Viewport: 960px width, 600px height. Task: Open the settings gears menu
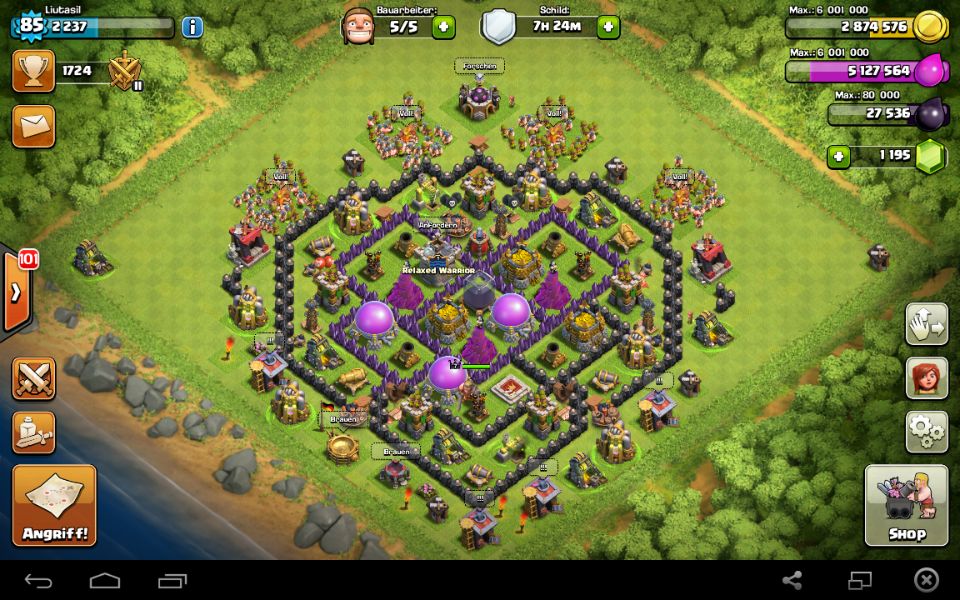click(x=926, y=432)
